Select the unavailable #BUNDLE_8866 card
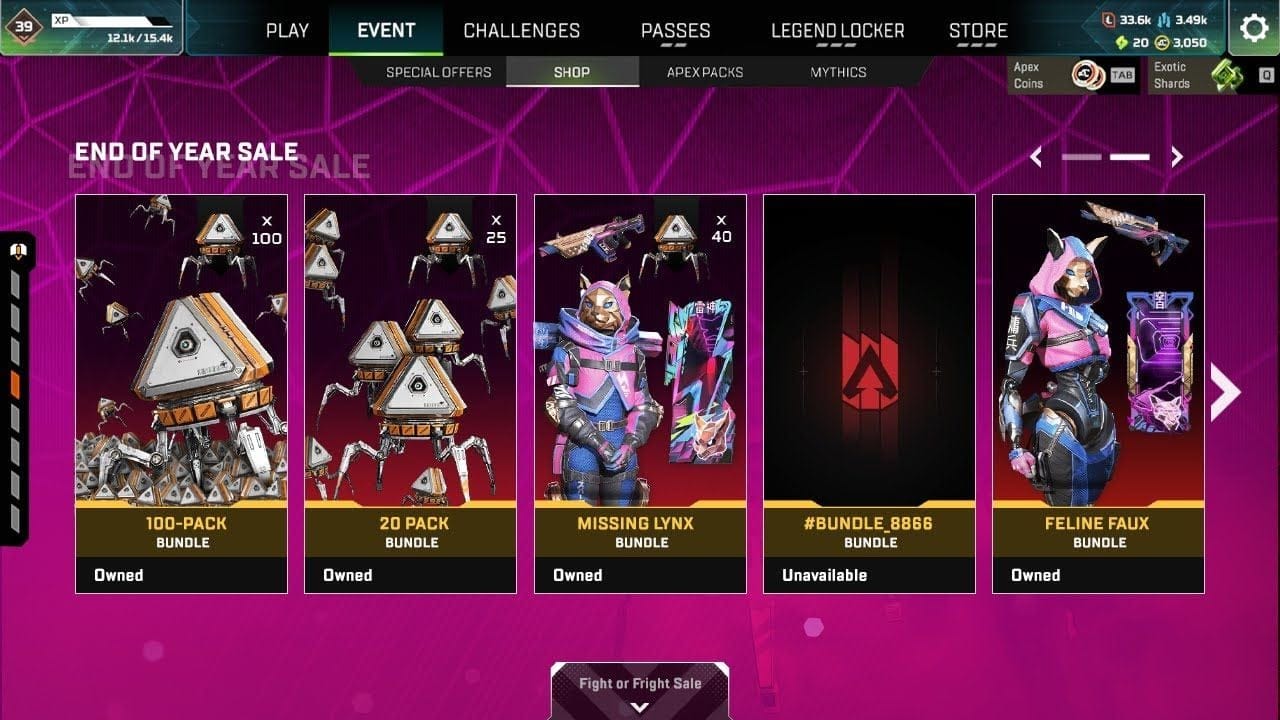Screen dimensions: 1280x720 [x=869, y=393]
